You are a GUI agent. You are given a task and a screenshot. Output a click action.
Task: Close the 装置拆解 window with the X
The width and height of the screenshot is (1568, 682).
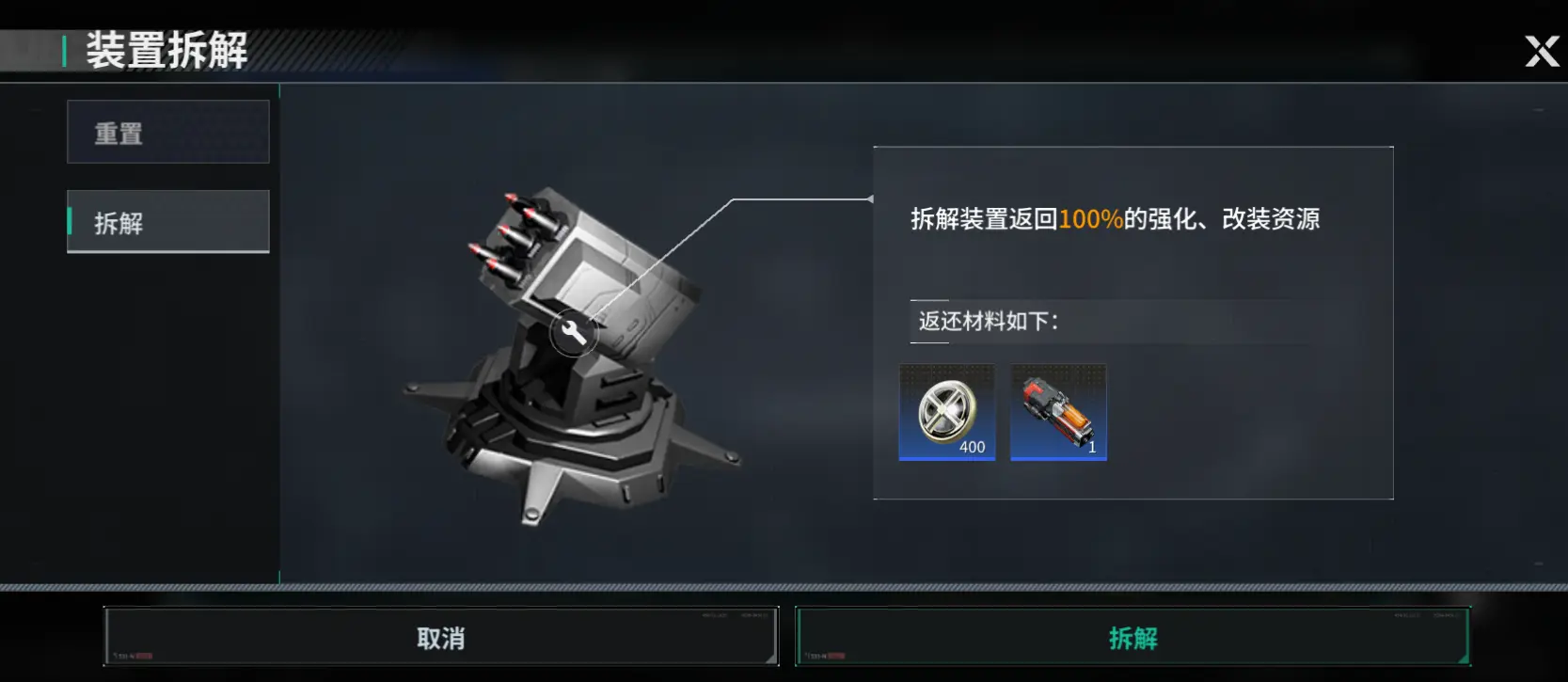point(1541,52)
